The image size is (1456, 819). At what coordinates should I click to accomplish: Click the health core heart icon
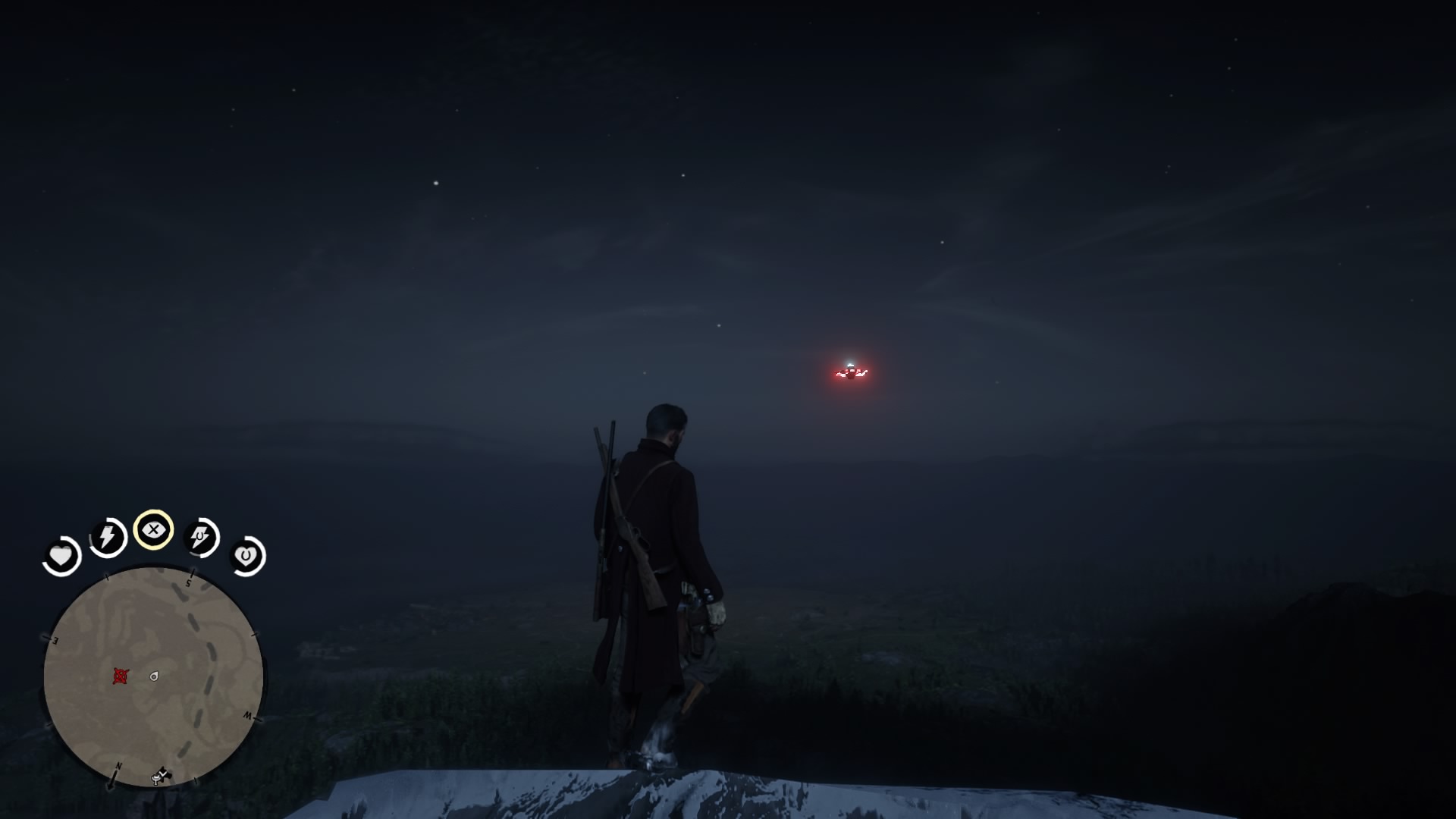61,556
